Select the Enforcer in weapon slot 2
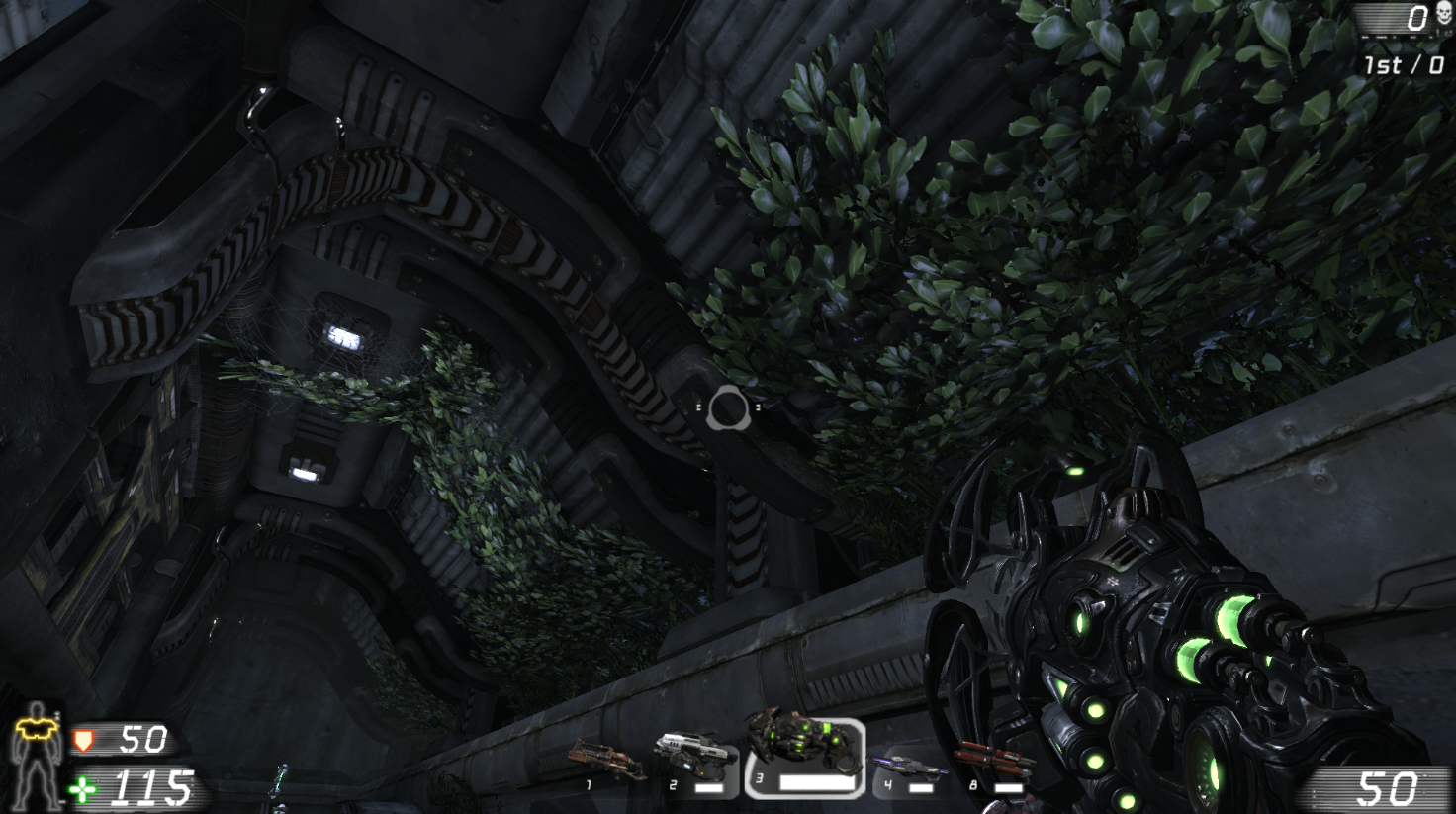The height and width of the screenshot is (814, 1456). click(693, 753)
